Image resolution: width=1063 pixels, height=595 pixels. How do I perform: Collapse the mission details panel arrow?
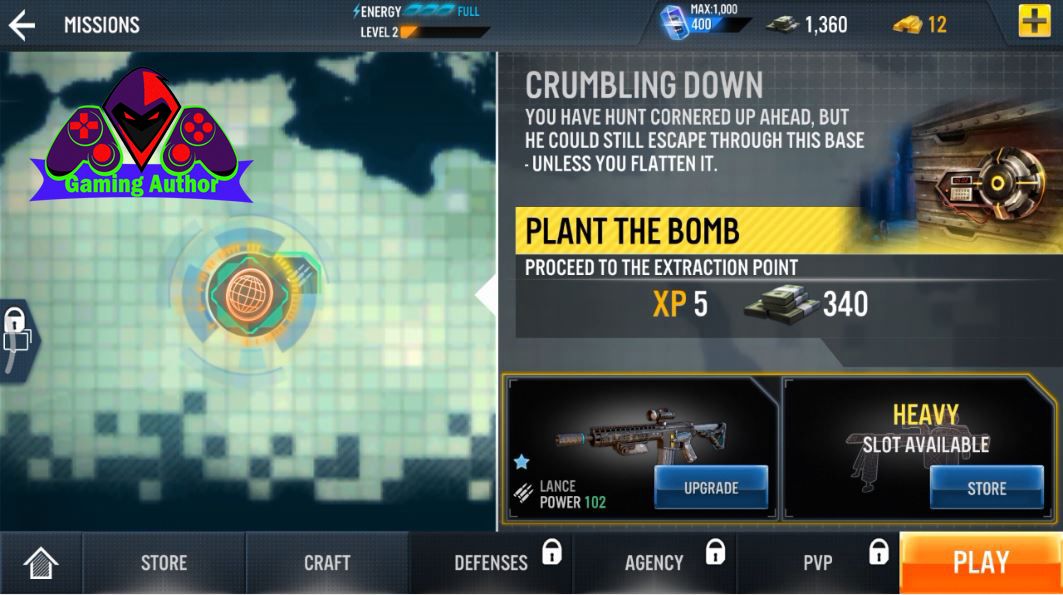[487, 295]
